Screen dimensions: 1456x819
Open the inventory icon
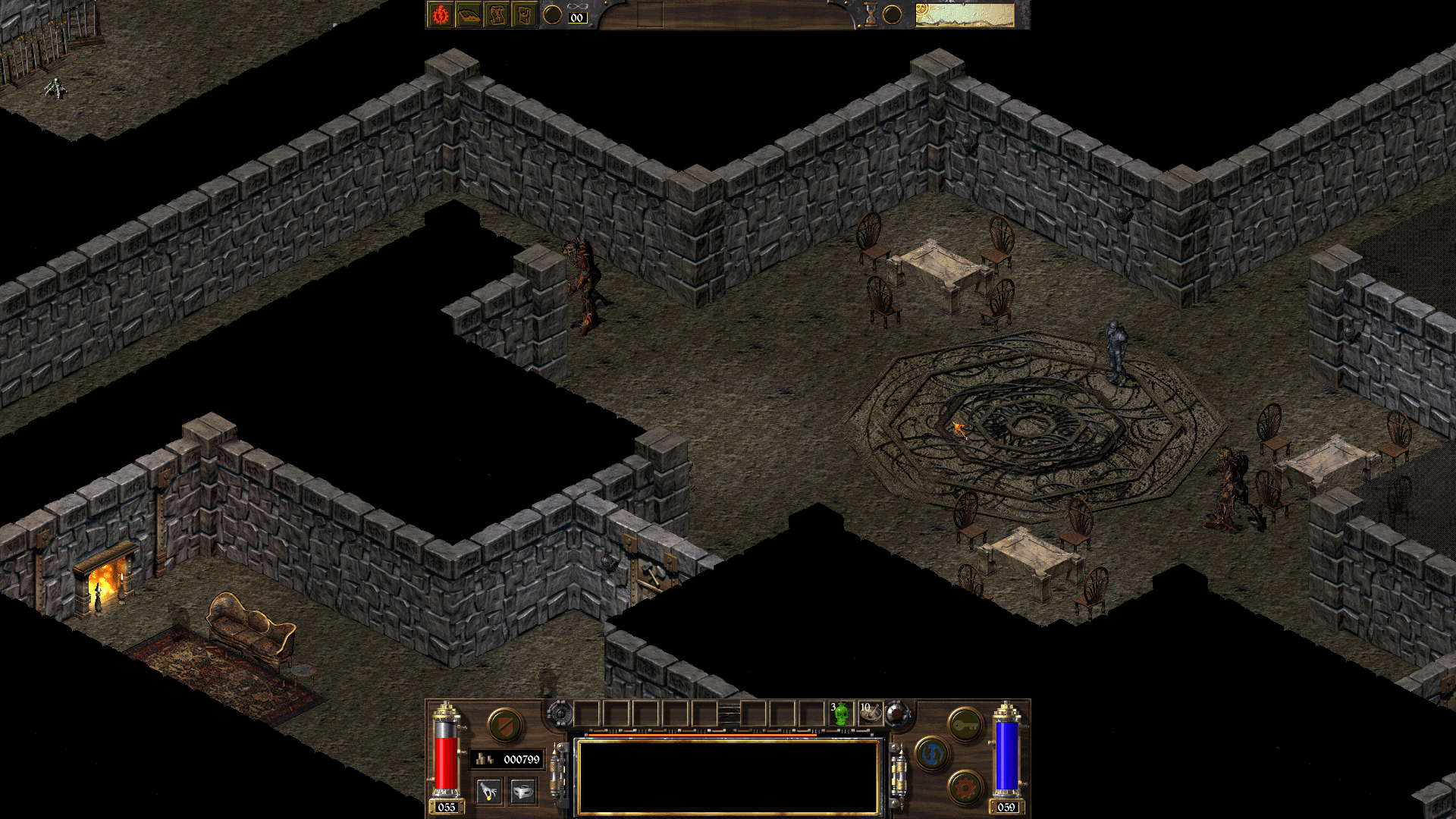coord(524,14)
